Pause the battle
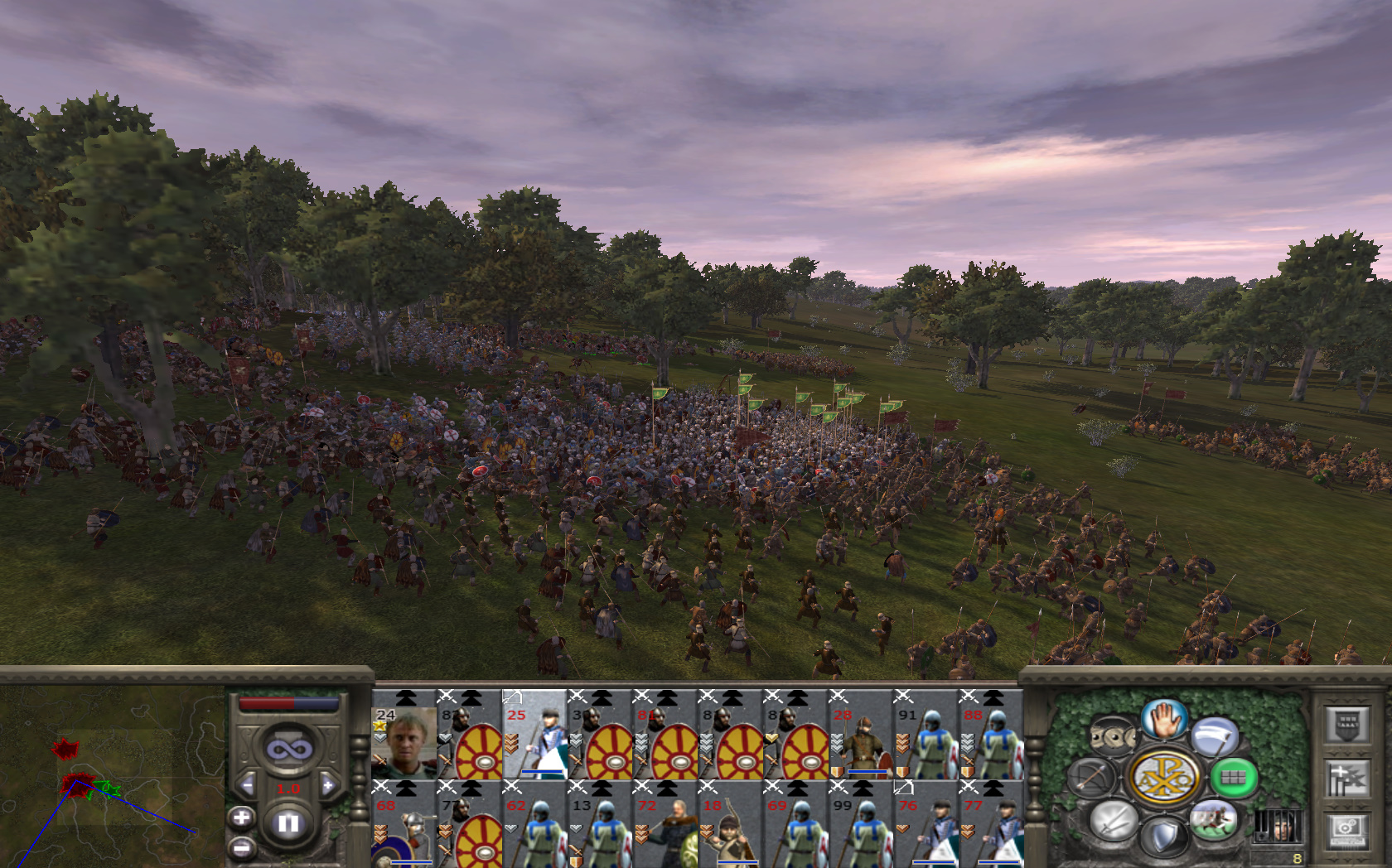 tap(288, 823)
